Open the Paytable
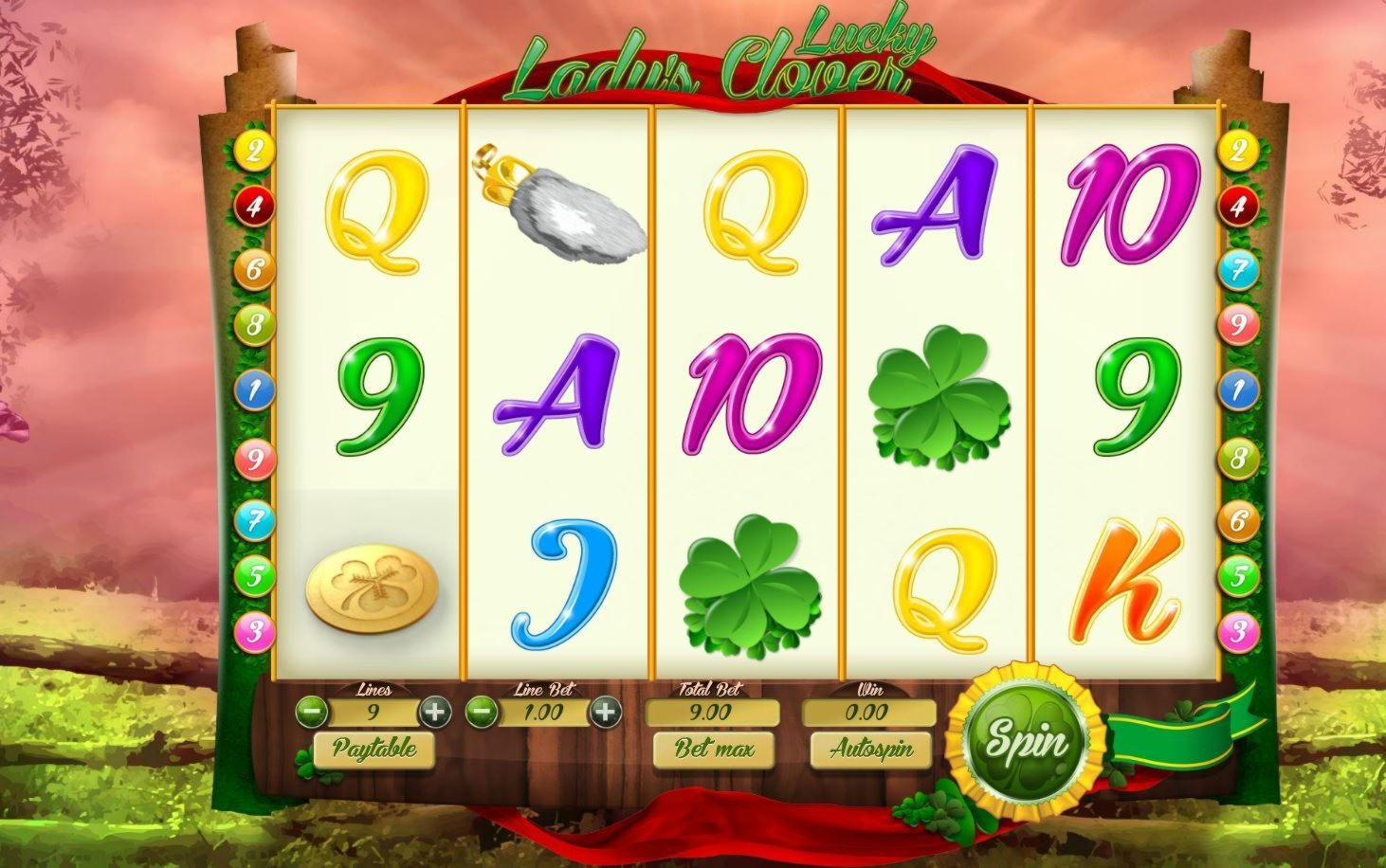Screen dimensions: 1386x868 pyautogui.click(x=374, y=750)
